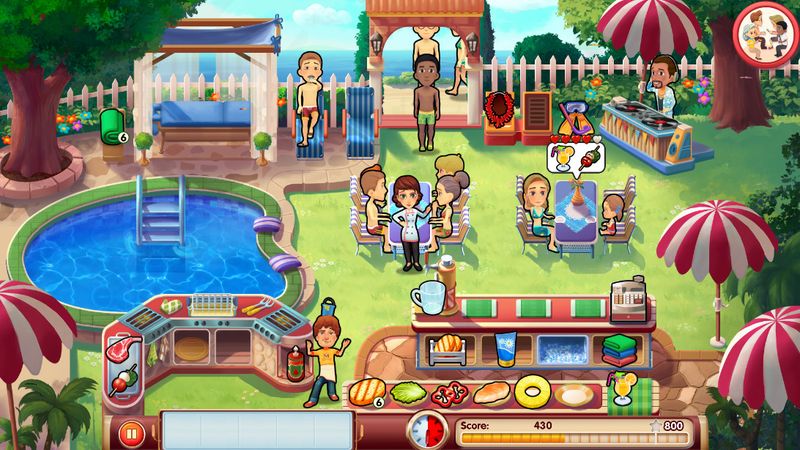
Task: Pick up the grilled steak
Action: (366, 391)
